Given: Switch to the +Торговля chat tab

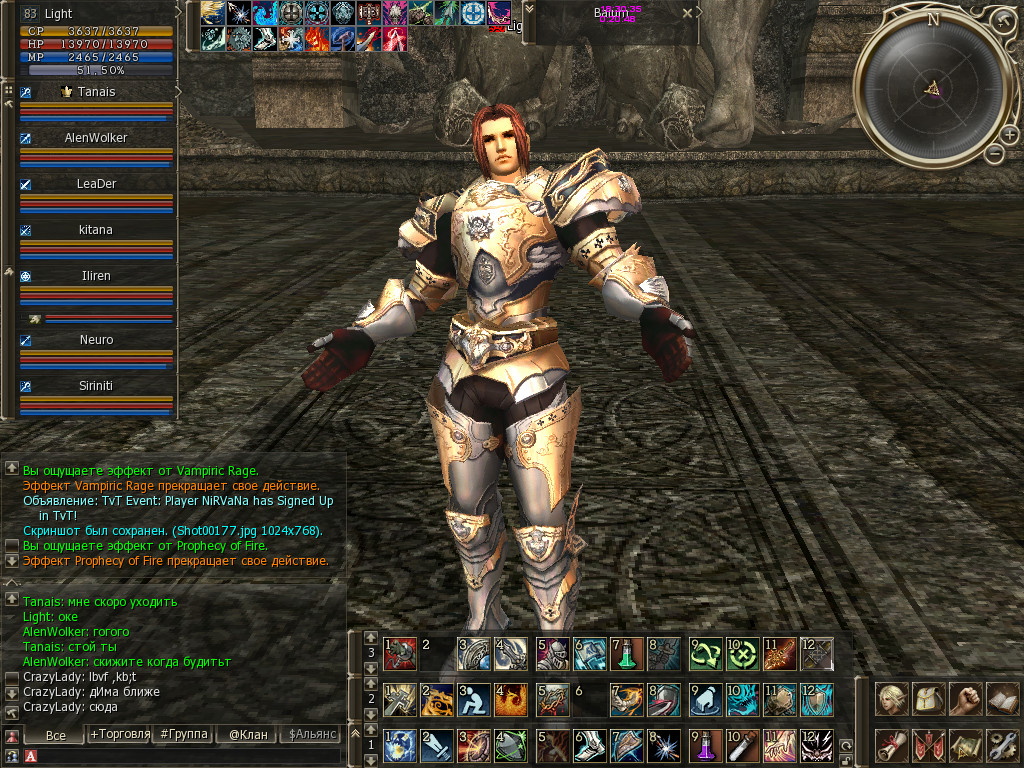Looking at the screenshot, I should (120, 734).
